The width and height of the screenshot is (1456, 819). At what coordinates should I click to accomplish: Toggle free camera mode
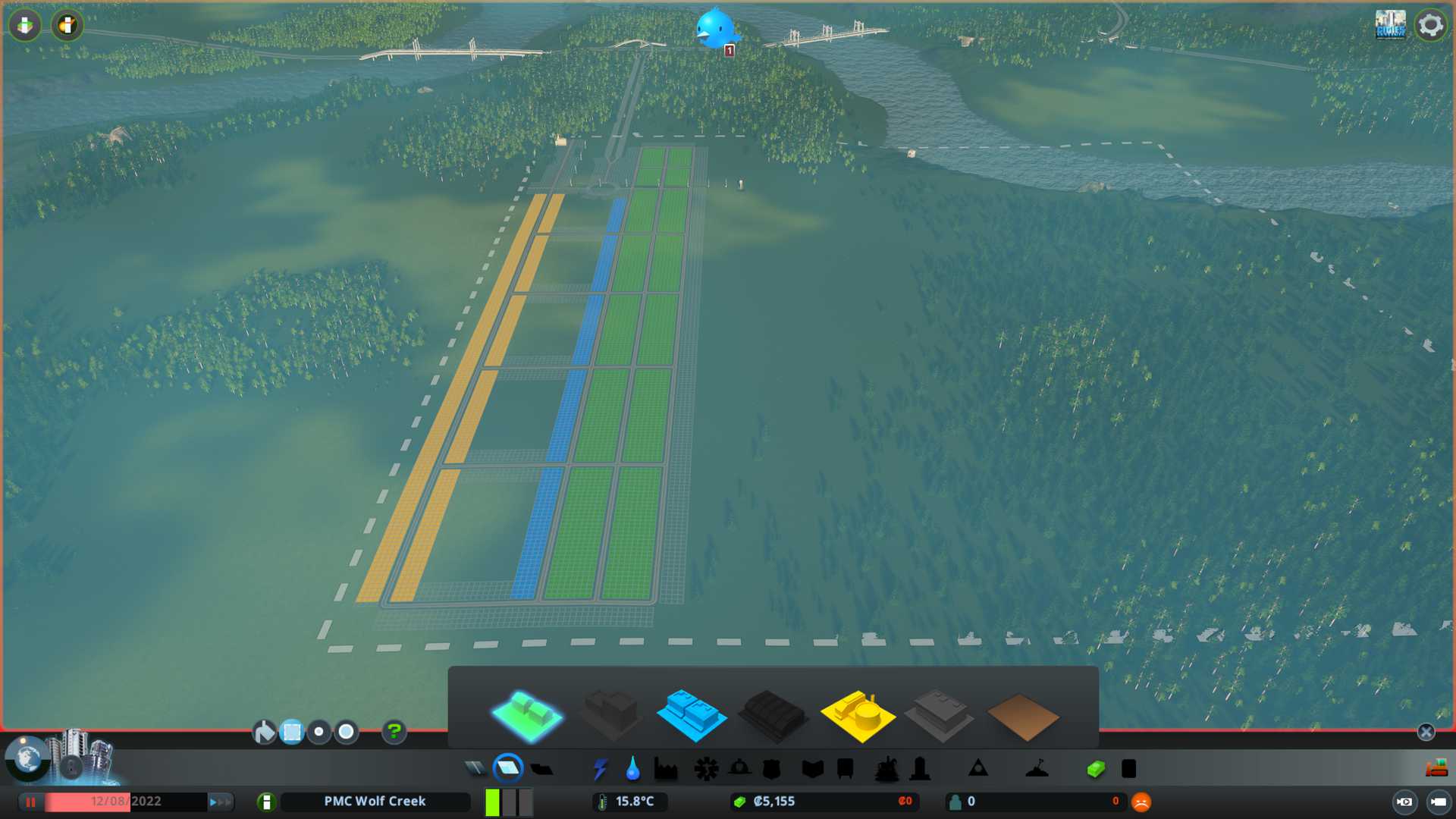1438,802
